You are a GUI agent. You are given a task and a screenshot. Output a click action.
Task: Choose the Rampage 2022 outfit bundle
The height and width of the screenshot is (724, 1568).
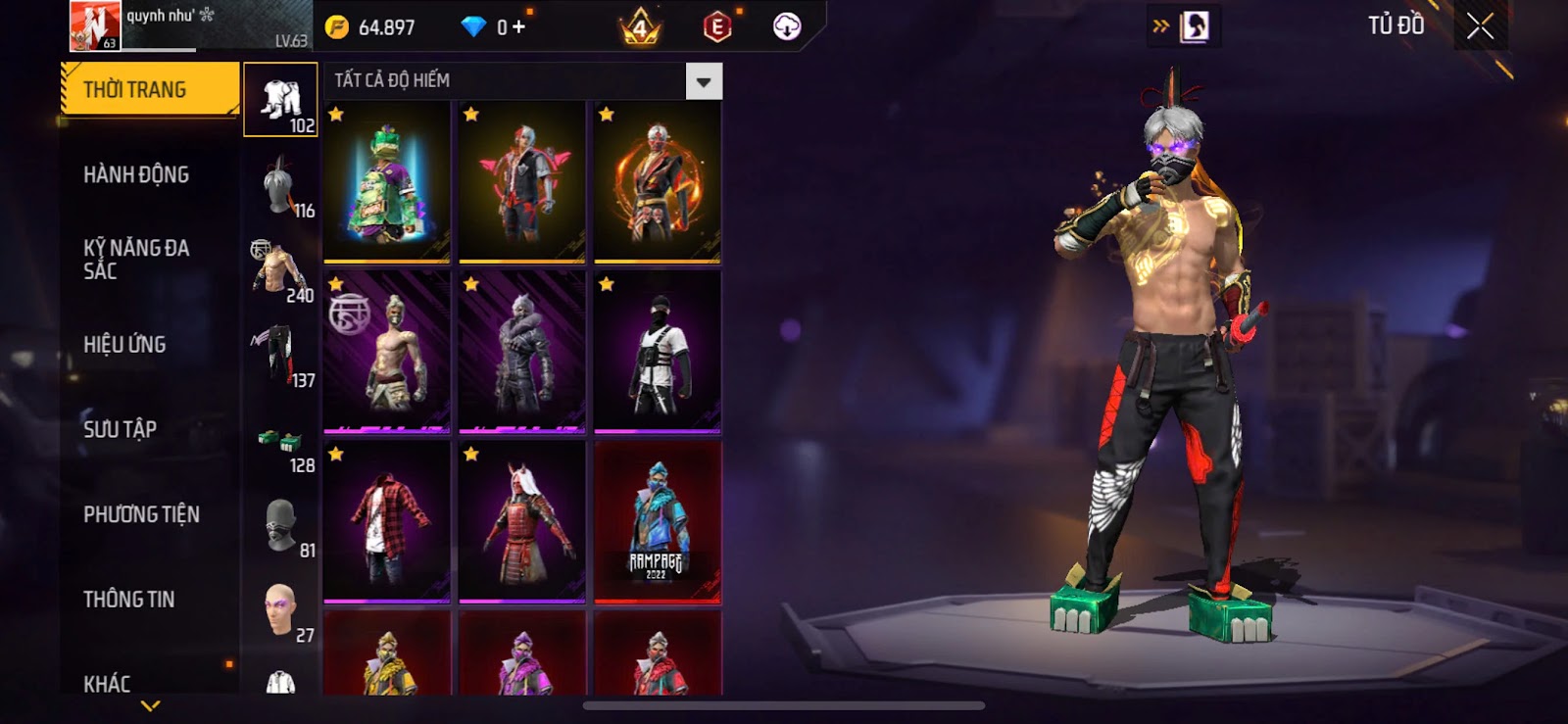658,522
